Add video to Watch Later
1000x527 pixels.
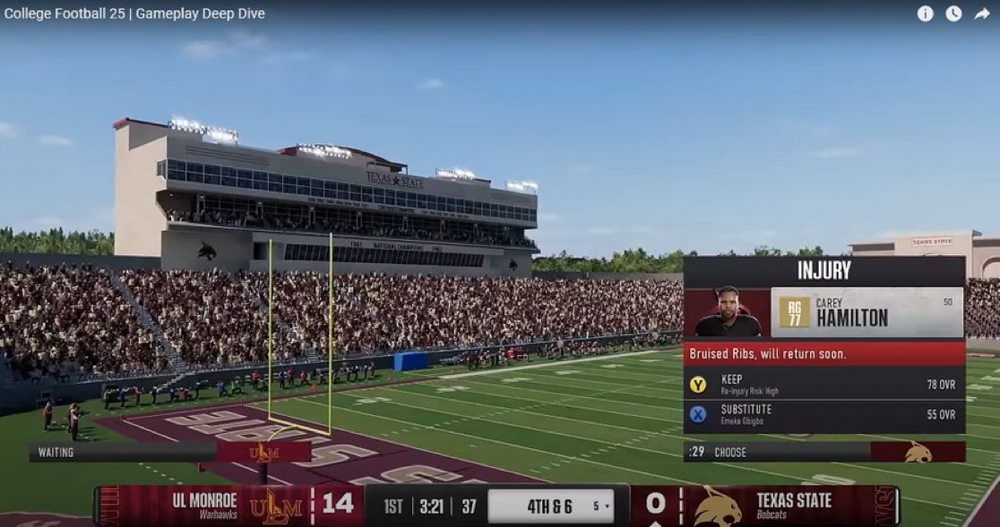pos(953,14)
